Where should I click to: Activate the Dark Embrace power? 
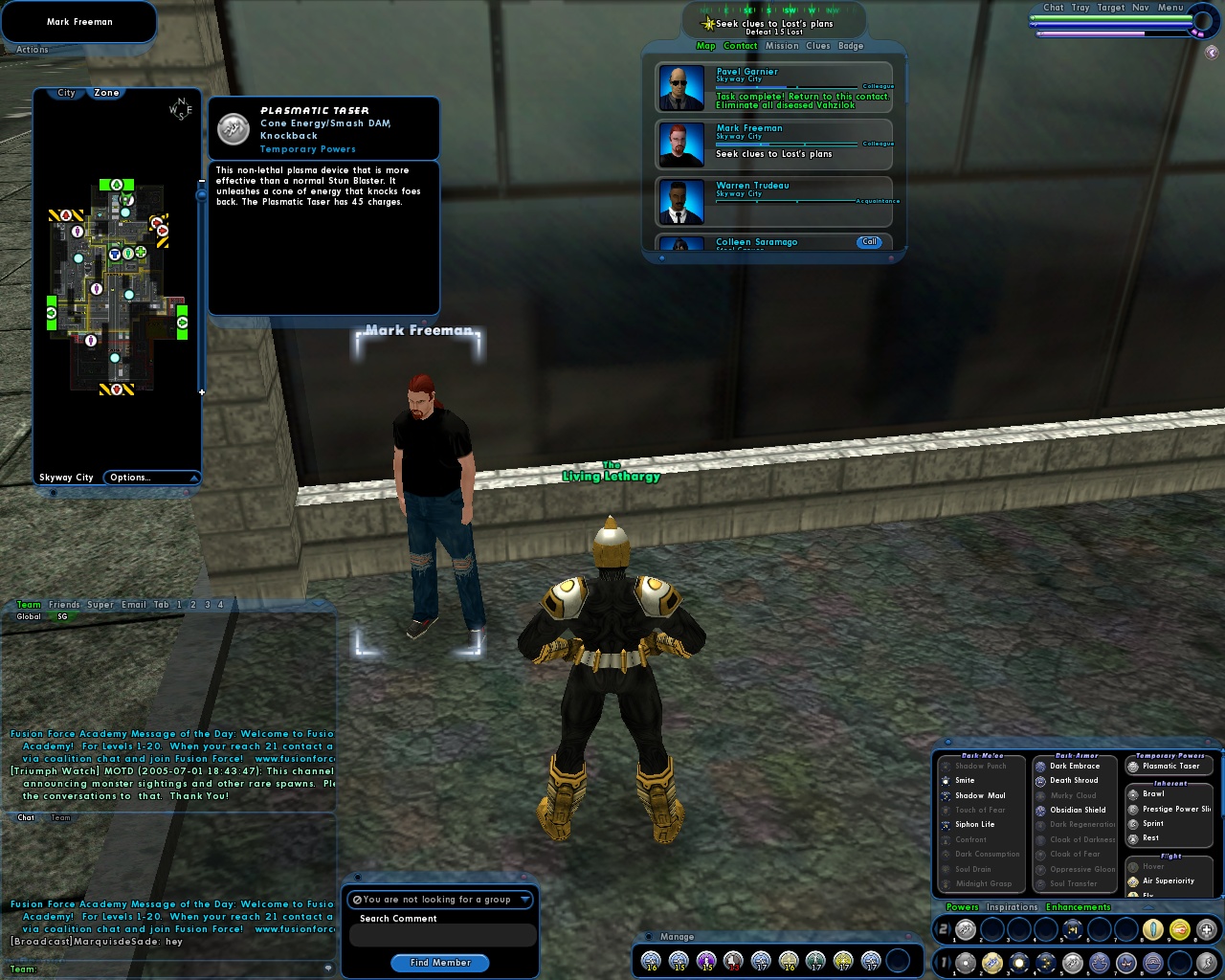coord(1039,766)
